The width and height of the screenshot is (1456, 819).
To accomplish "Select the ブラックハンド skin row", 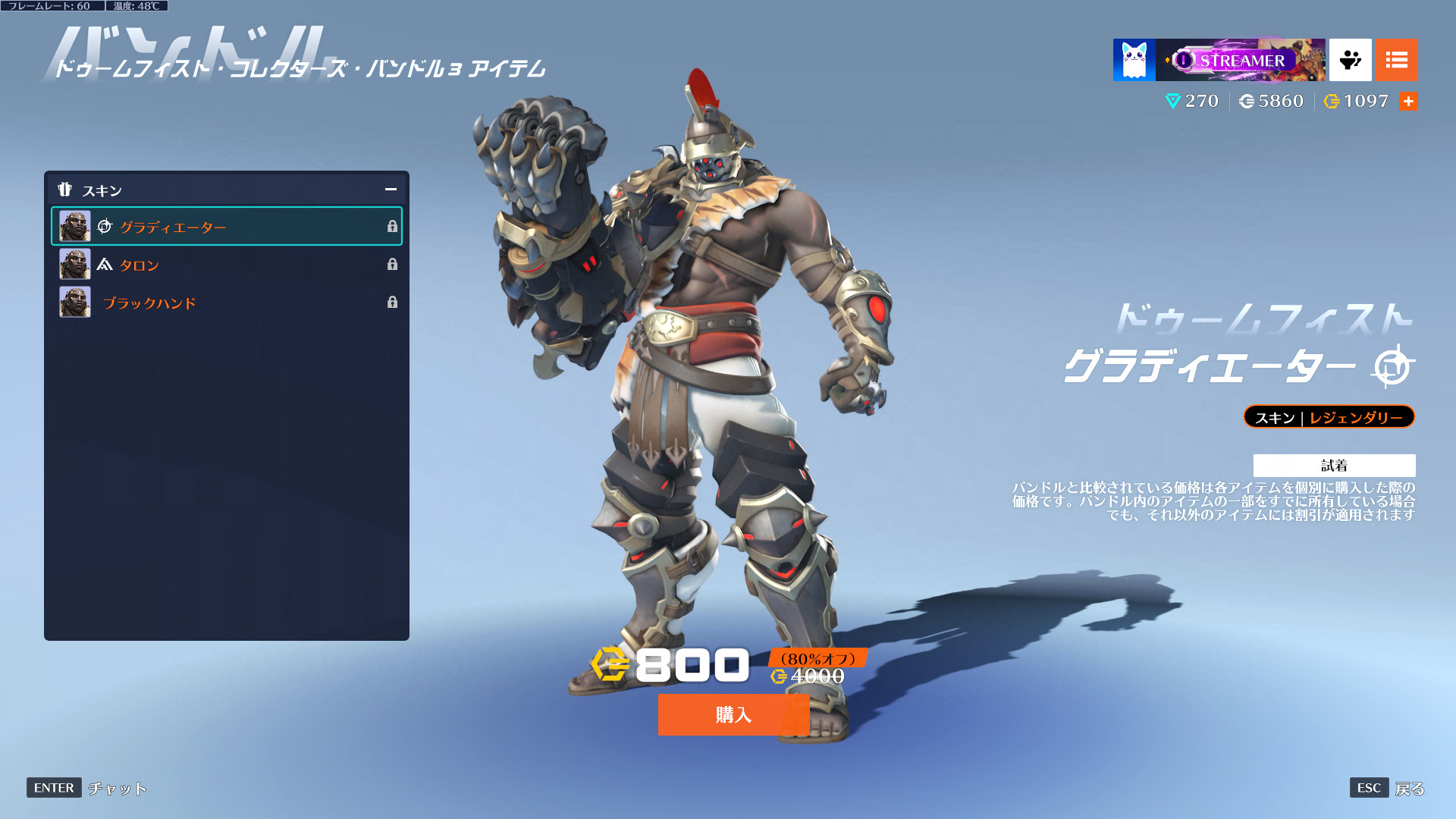I will pos(226,303).
